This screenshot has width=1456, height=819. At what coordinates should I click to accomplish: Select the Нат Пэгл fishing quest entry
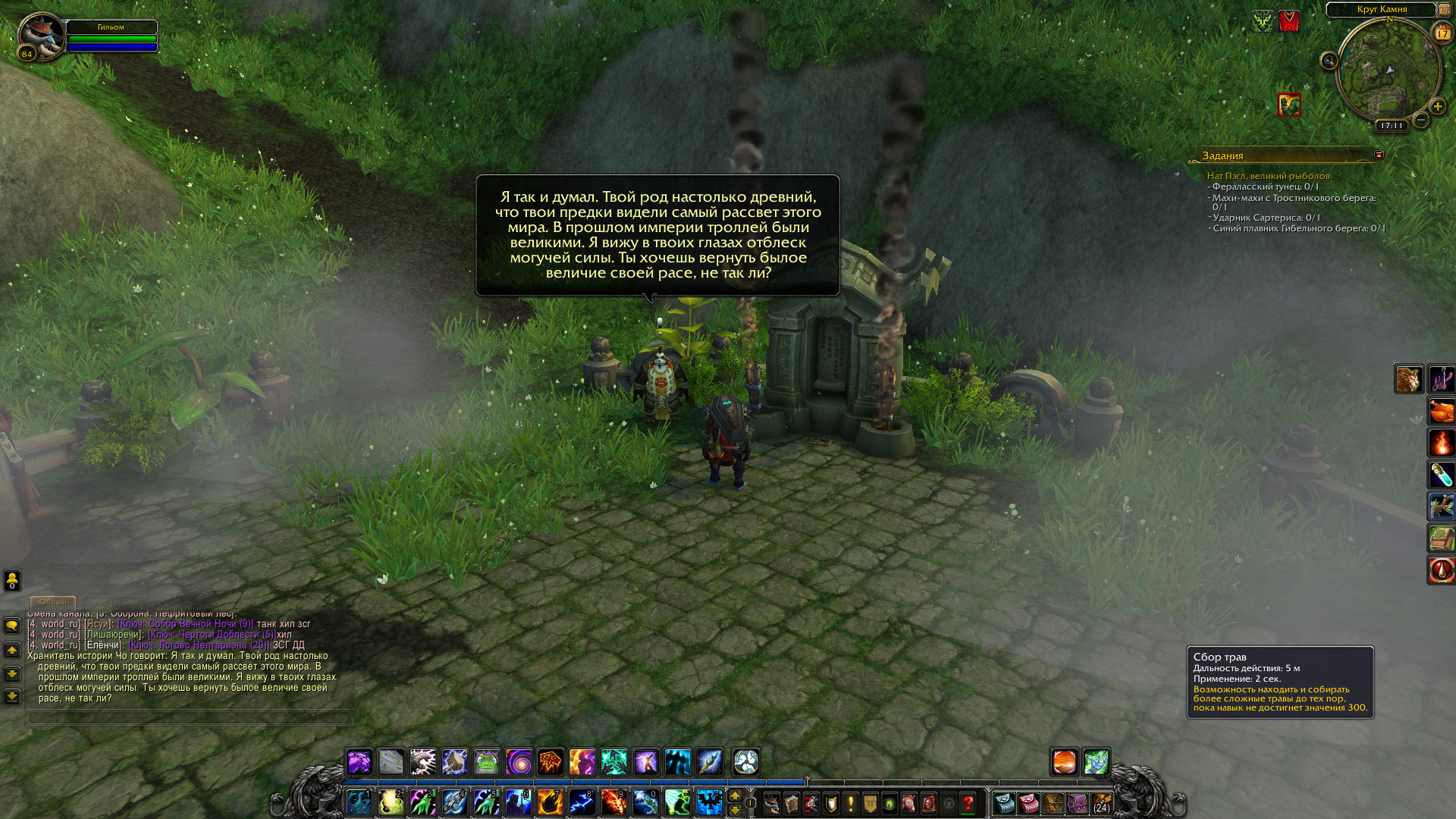1268,176
